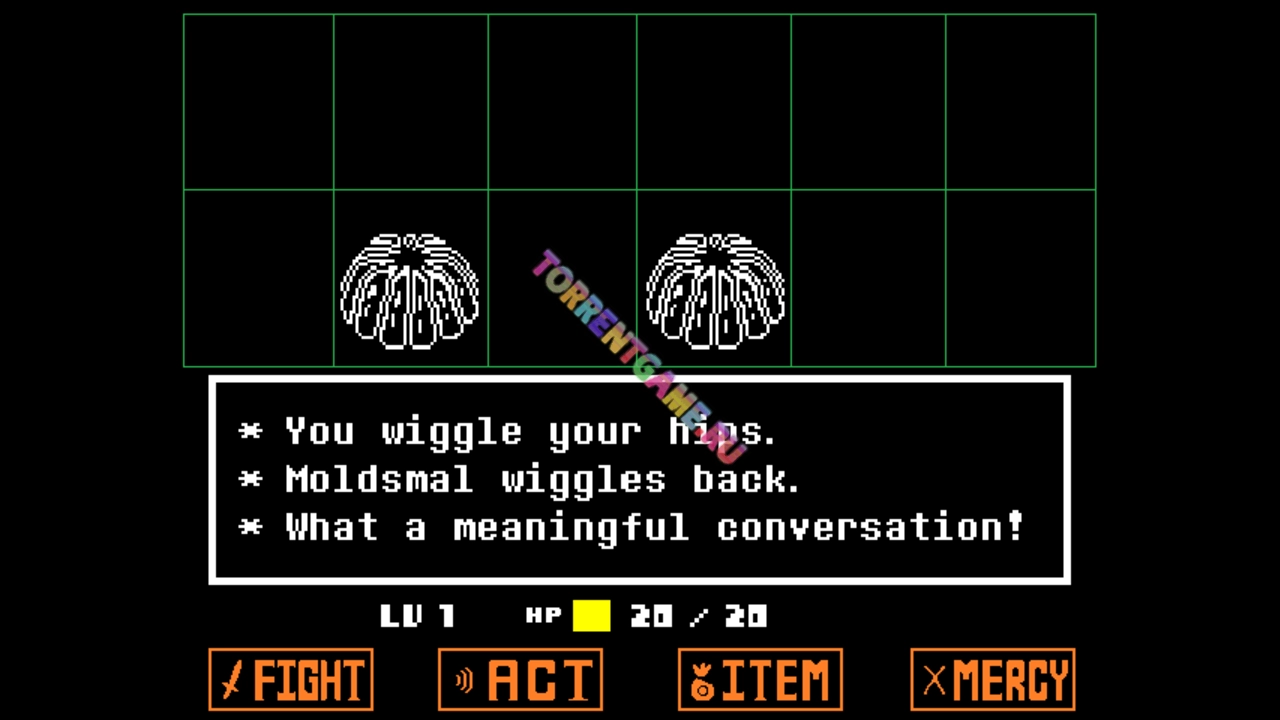The image size is (1280, 720).
Task: Click the MERCY command button
Action: [993, 680]
